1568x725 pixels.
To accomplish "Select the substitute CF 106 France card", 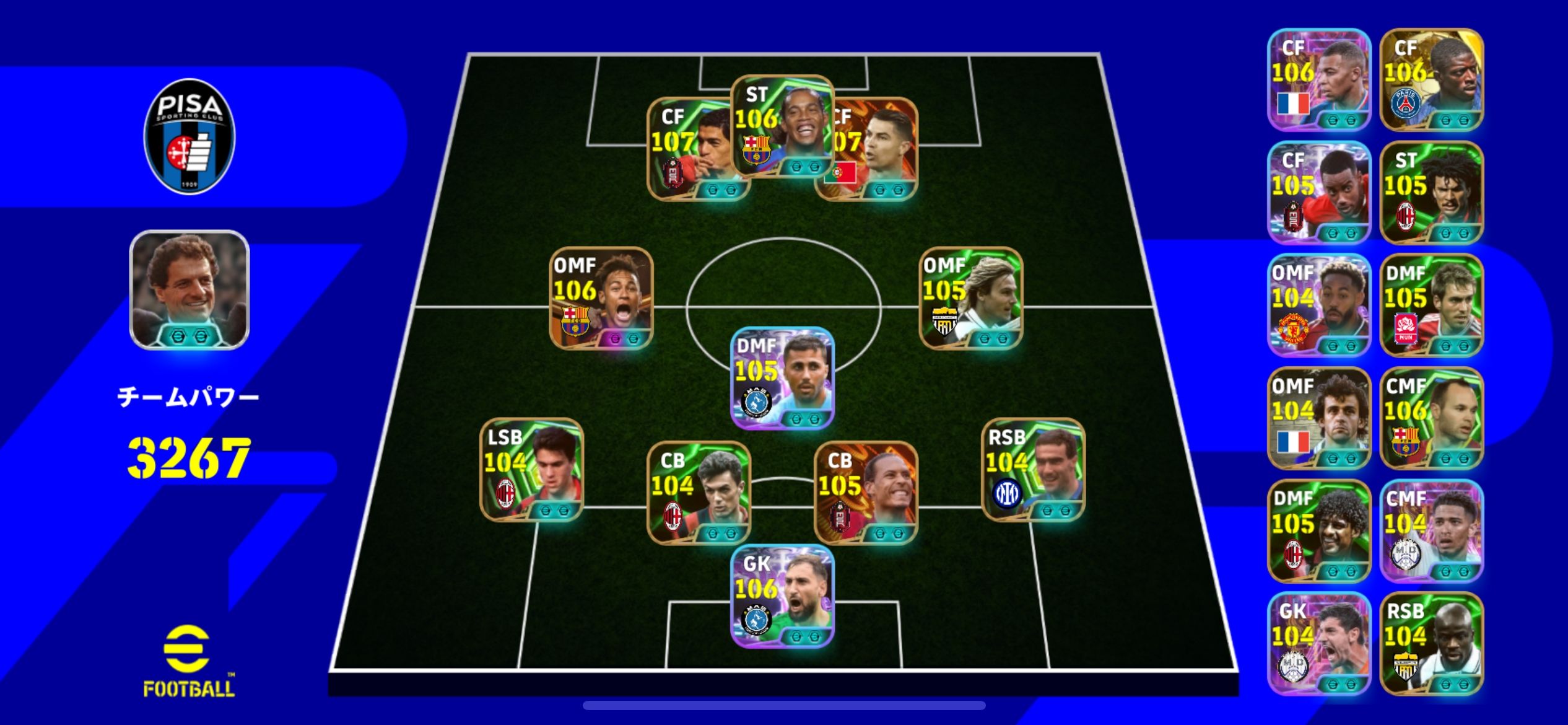I will click(x=1318, y=79).
